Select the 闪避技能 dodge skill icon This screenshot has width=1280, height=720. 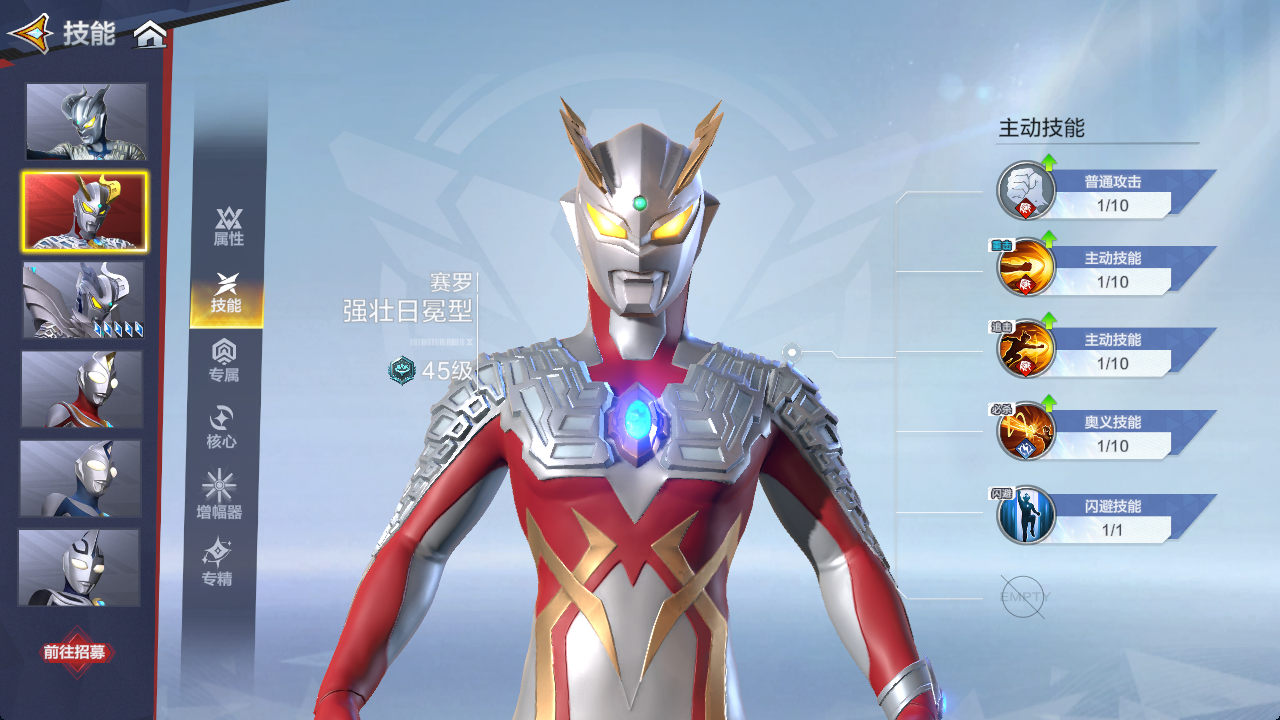pyautogui.click(x=1026, y=515)
